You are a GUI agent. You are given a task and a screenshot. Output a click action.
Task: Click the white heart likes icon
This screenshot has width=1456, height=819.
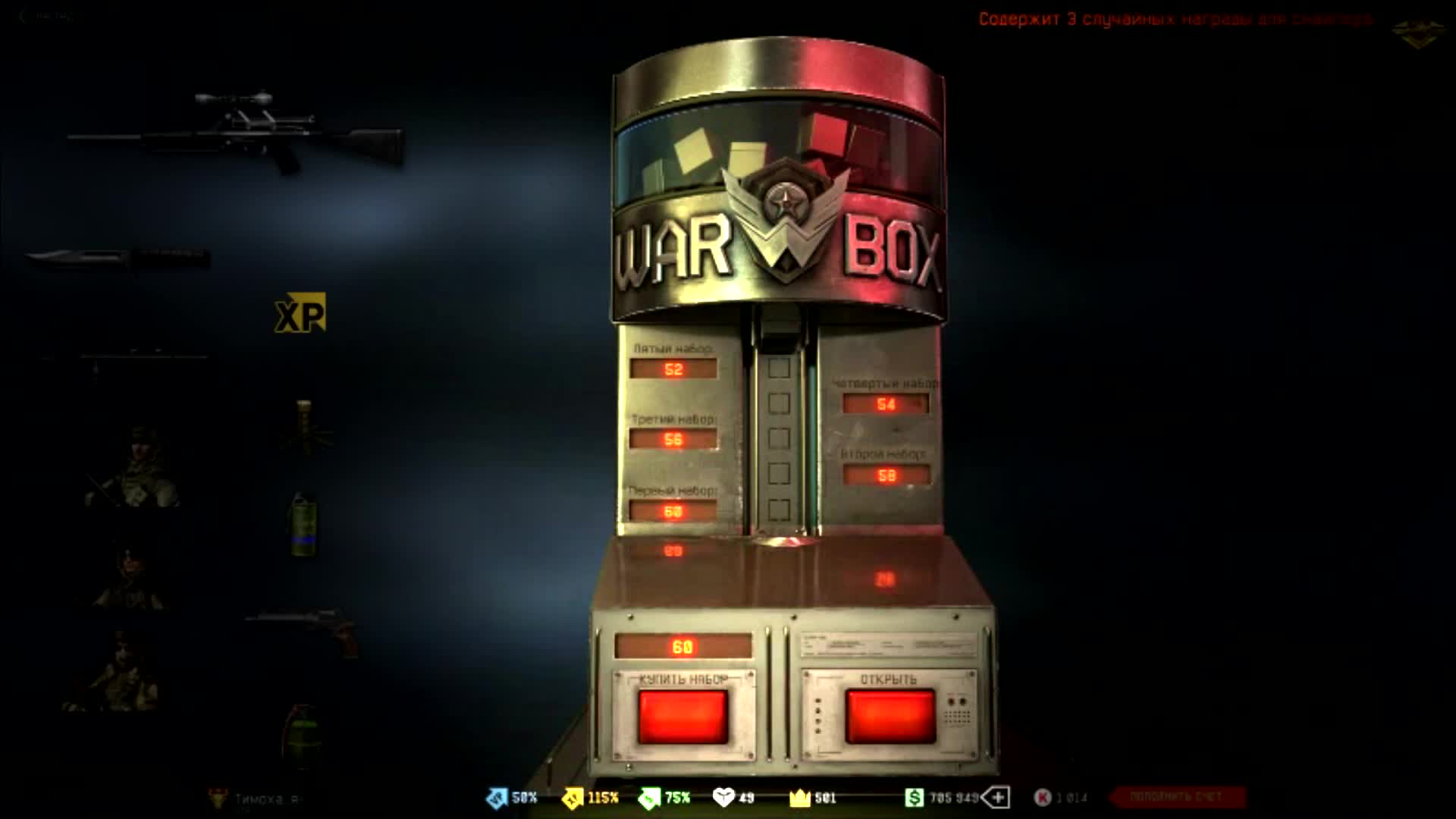pos(725,797)
